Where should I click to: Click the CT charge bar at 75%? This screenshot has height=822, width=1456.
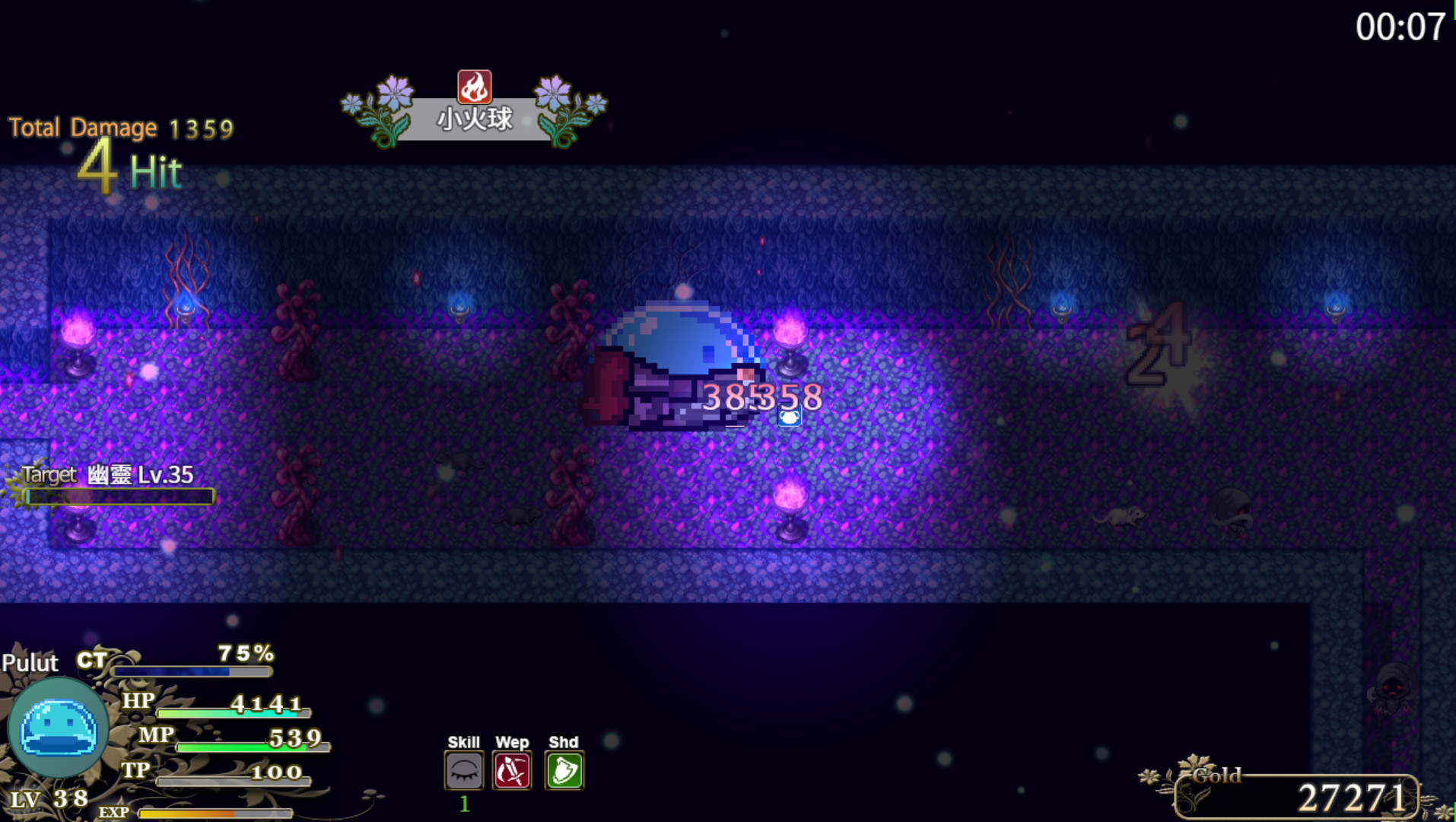click(x=190, y=673)
